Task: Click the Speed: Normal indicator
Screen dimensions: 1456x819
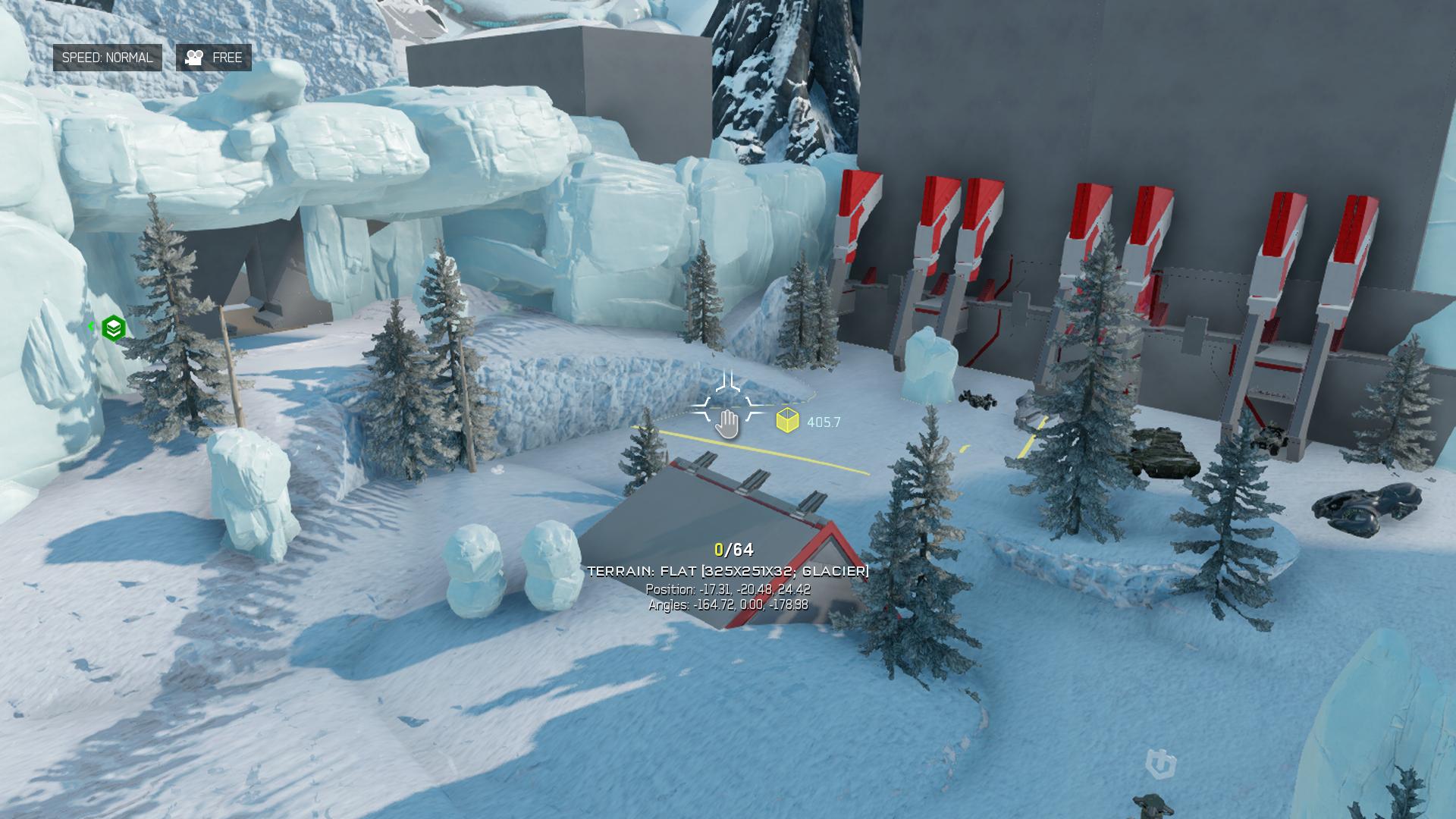Action: click(107, 58)
